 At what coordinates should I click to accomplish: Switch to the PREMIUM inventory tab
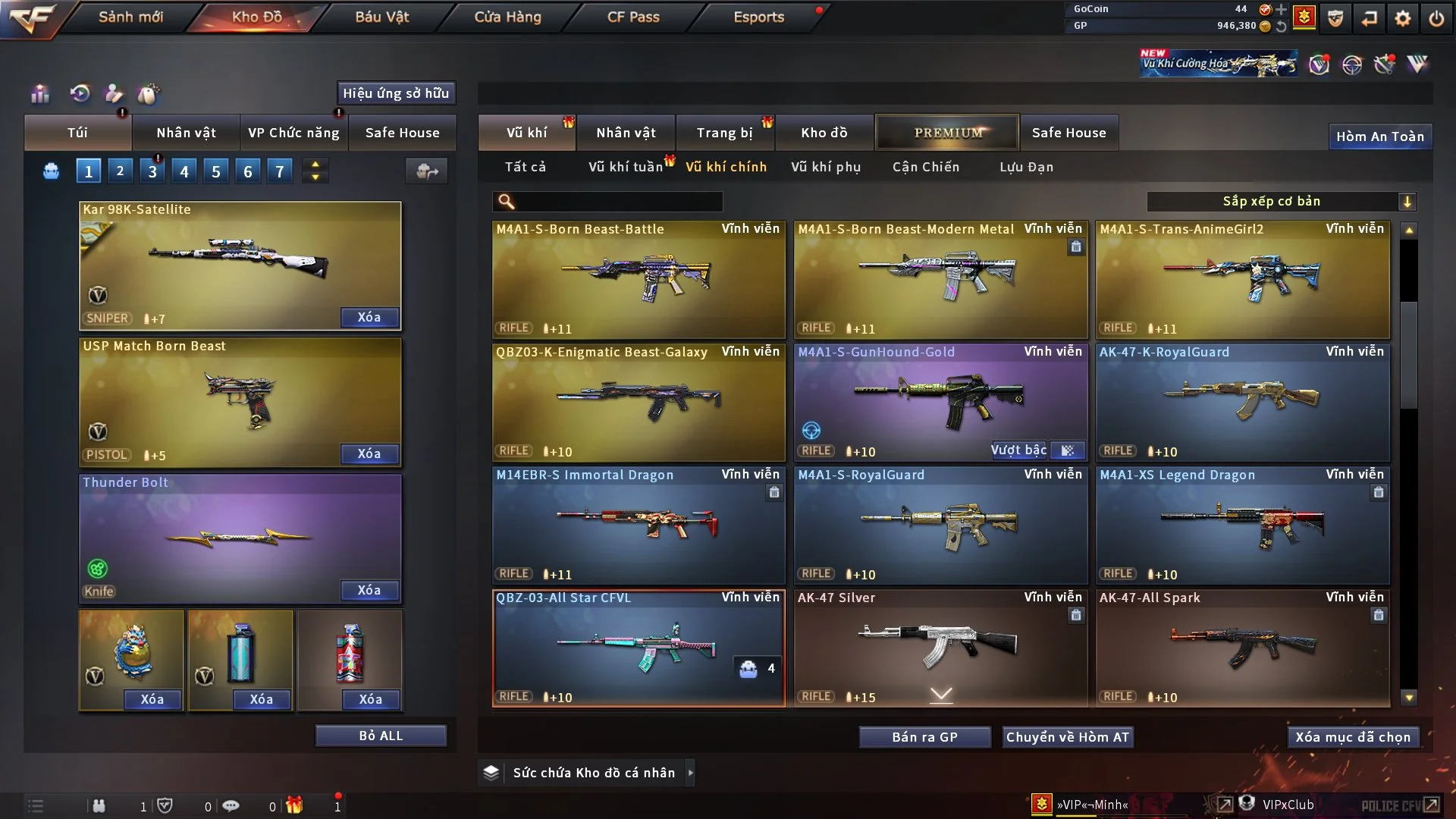pyautogui.click(x=947, y=133)
